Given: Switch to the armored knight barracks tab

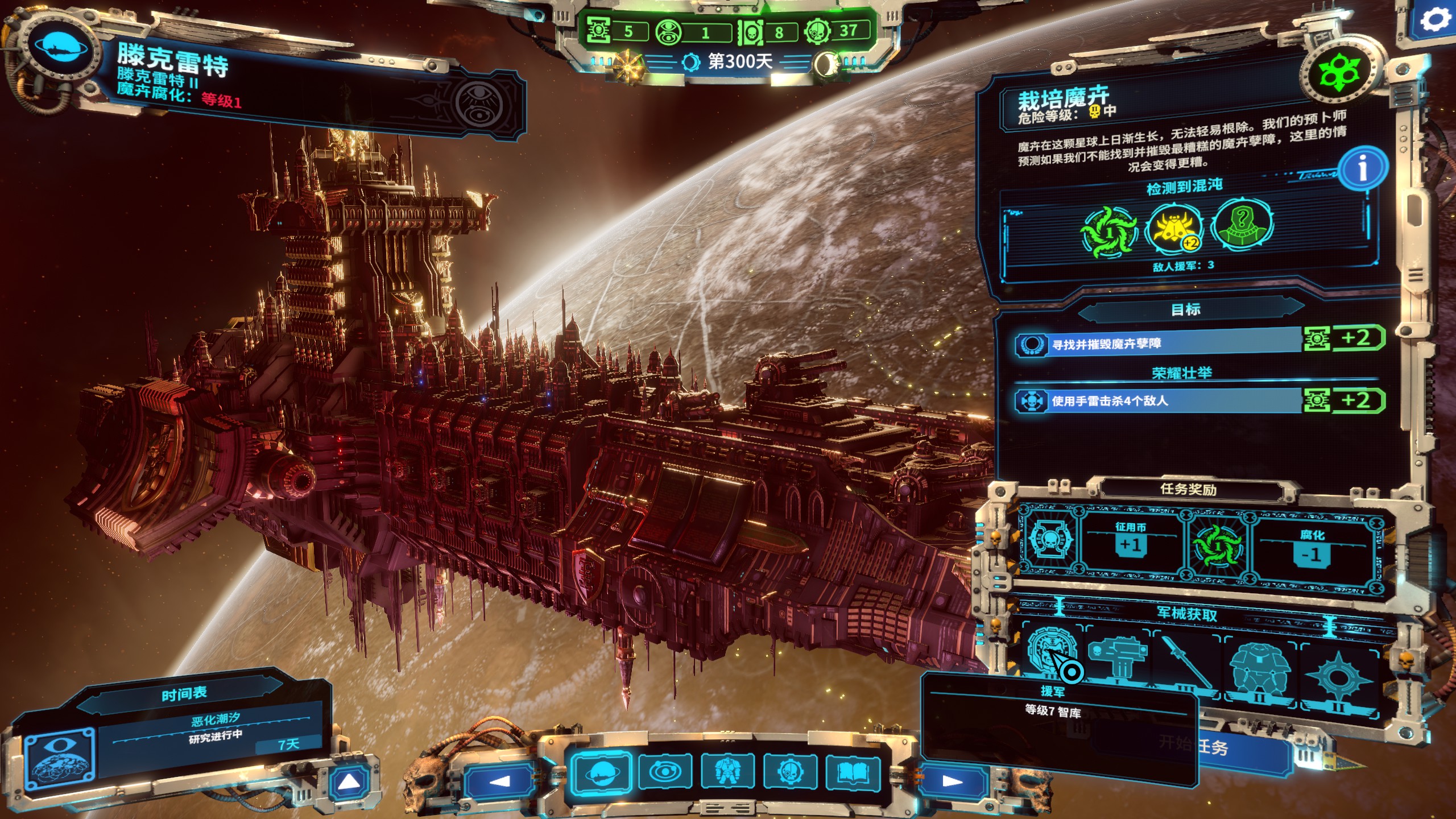Looking at the screenshot, I should tap(727, 773).
